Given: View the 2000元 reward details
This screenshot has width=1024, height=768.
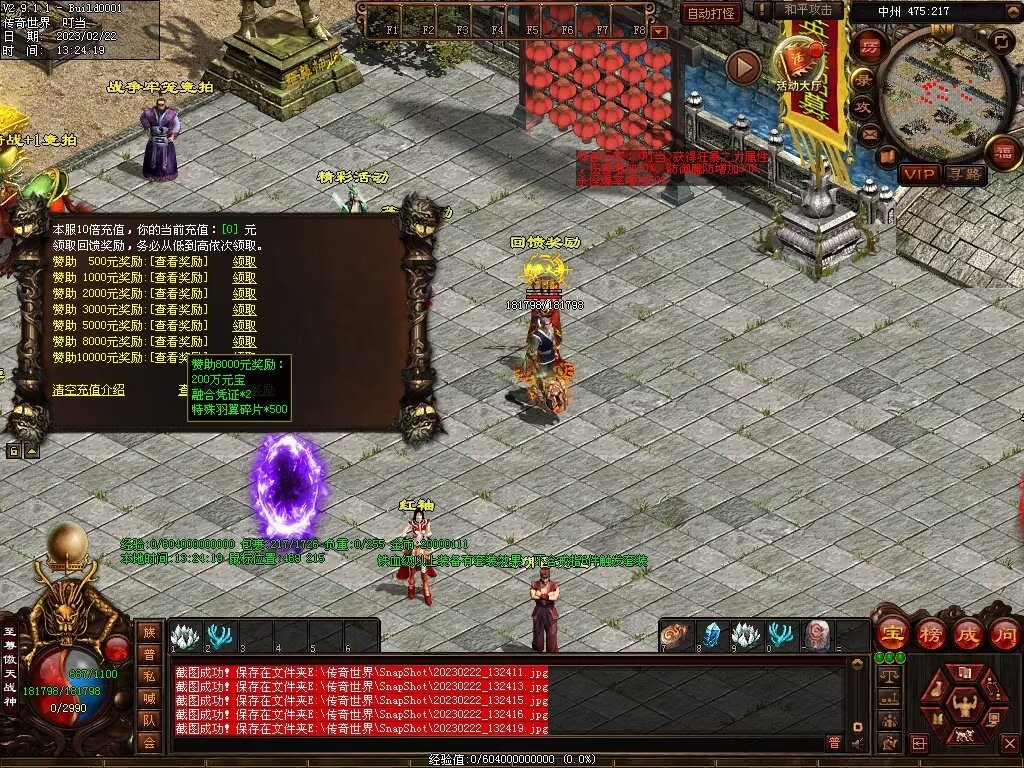Looking at the screenshot, I should (180, 293).
